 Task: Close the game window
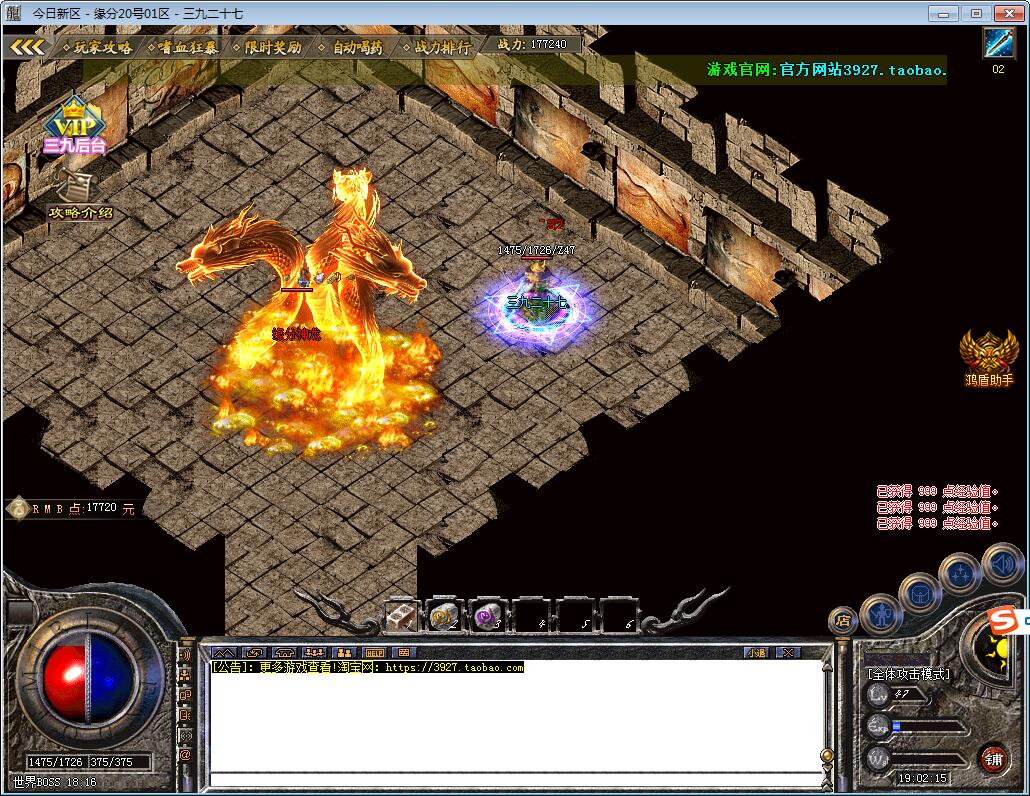pos(1008,13)
